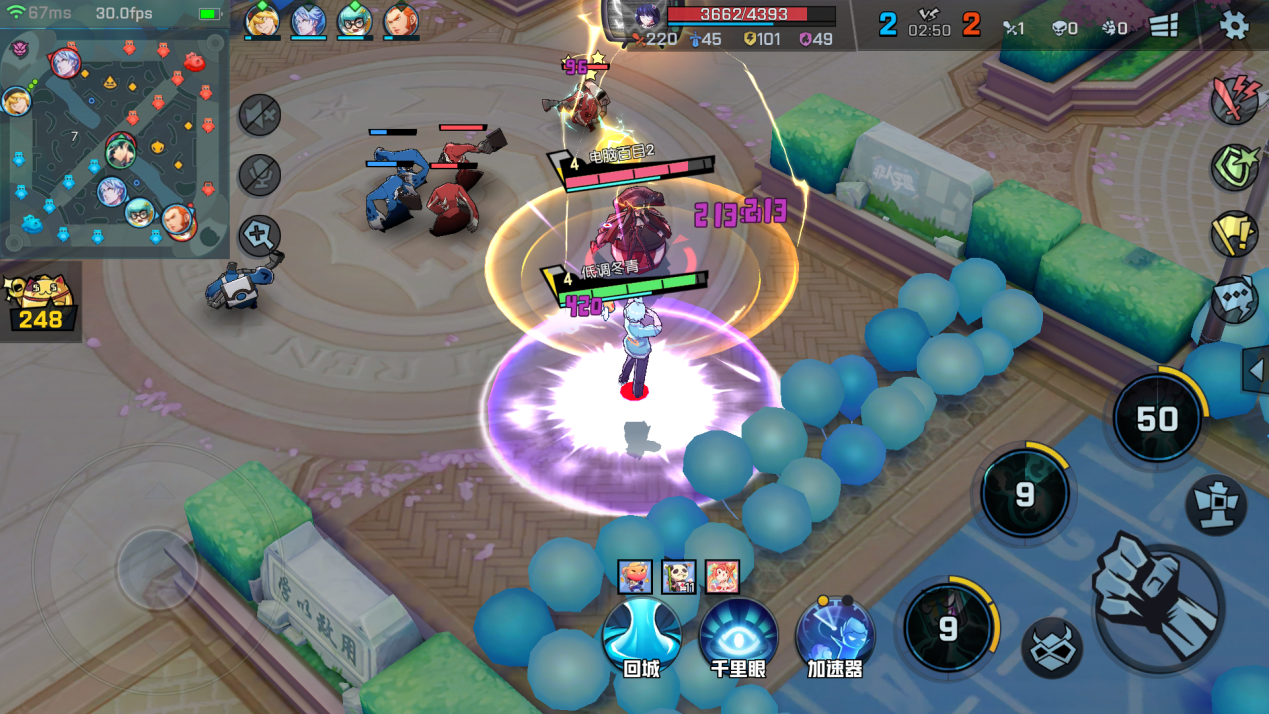Choose the pink-haired girl item icon
Viewport: 1269px width, 714px height.
[722, 577]
